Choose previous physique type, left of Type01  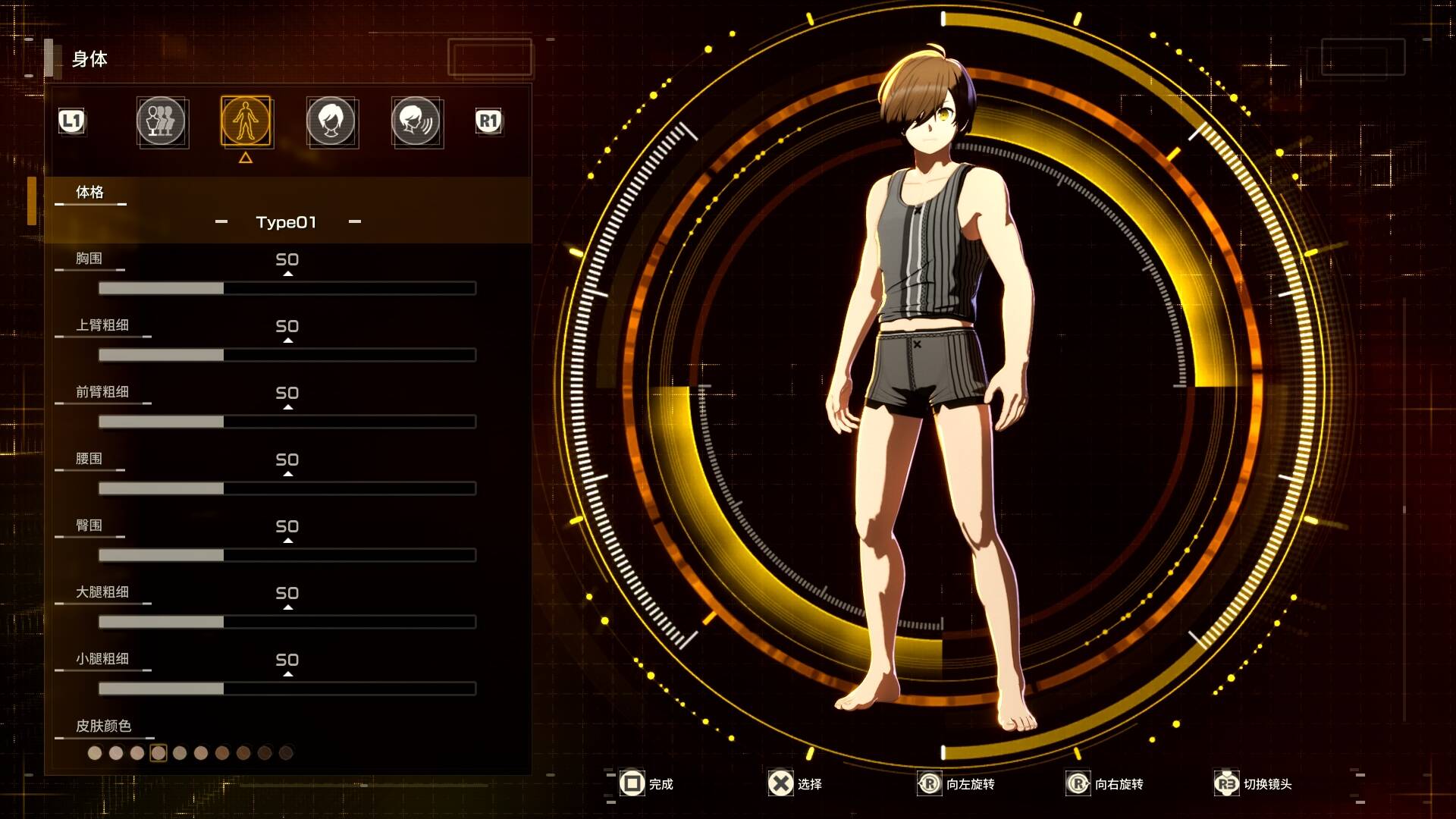(221, 222)
